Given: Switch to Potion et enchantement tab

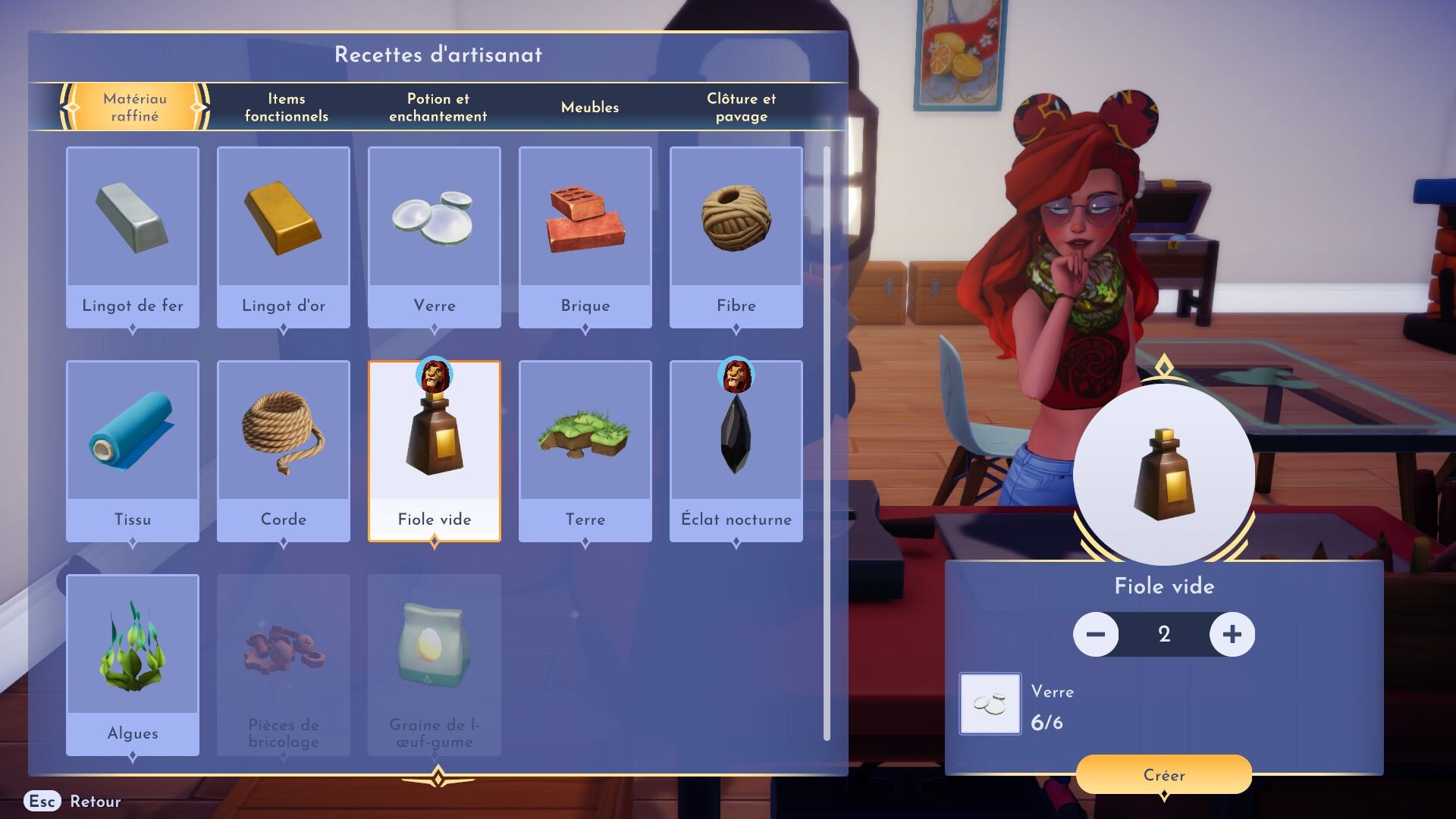Looking at the screenshot, I should click(x=438, y=107).
